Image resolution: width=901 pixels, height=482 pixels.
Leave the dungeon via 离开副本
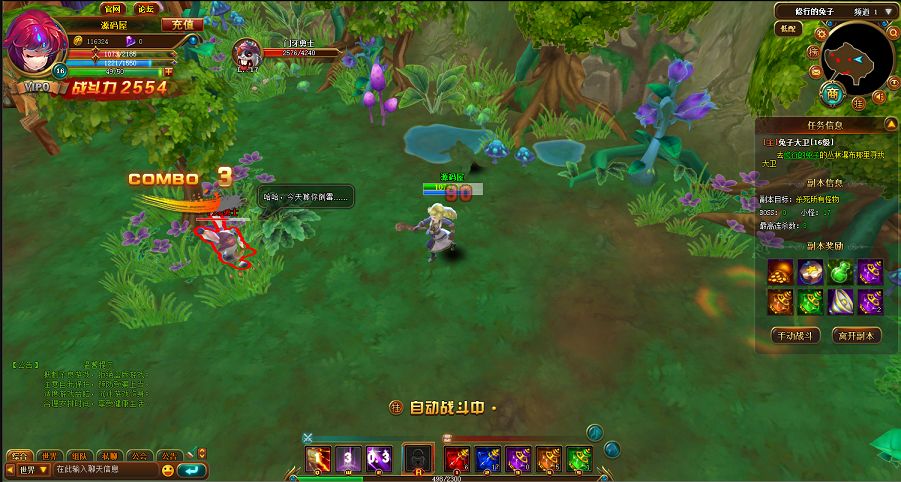tap(856, 335)
